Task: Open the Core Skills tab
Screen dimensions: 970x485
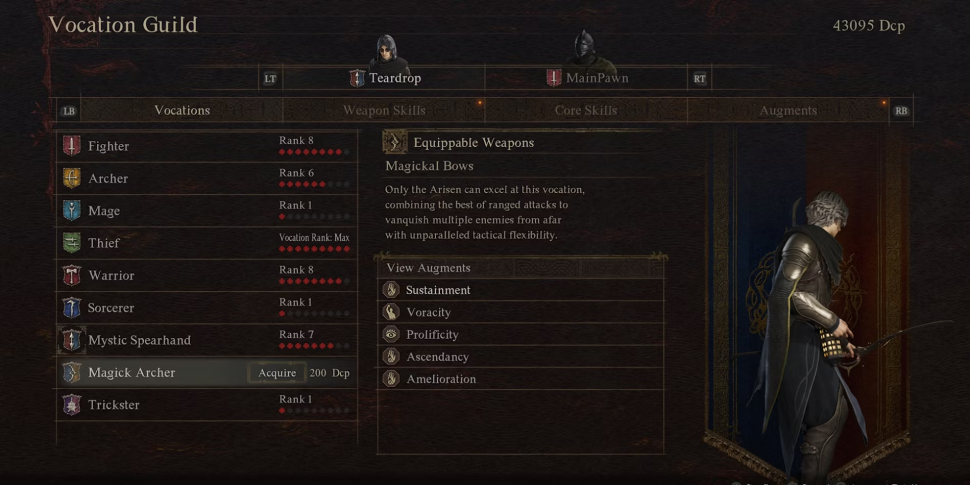Action: pos(585,110)
